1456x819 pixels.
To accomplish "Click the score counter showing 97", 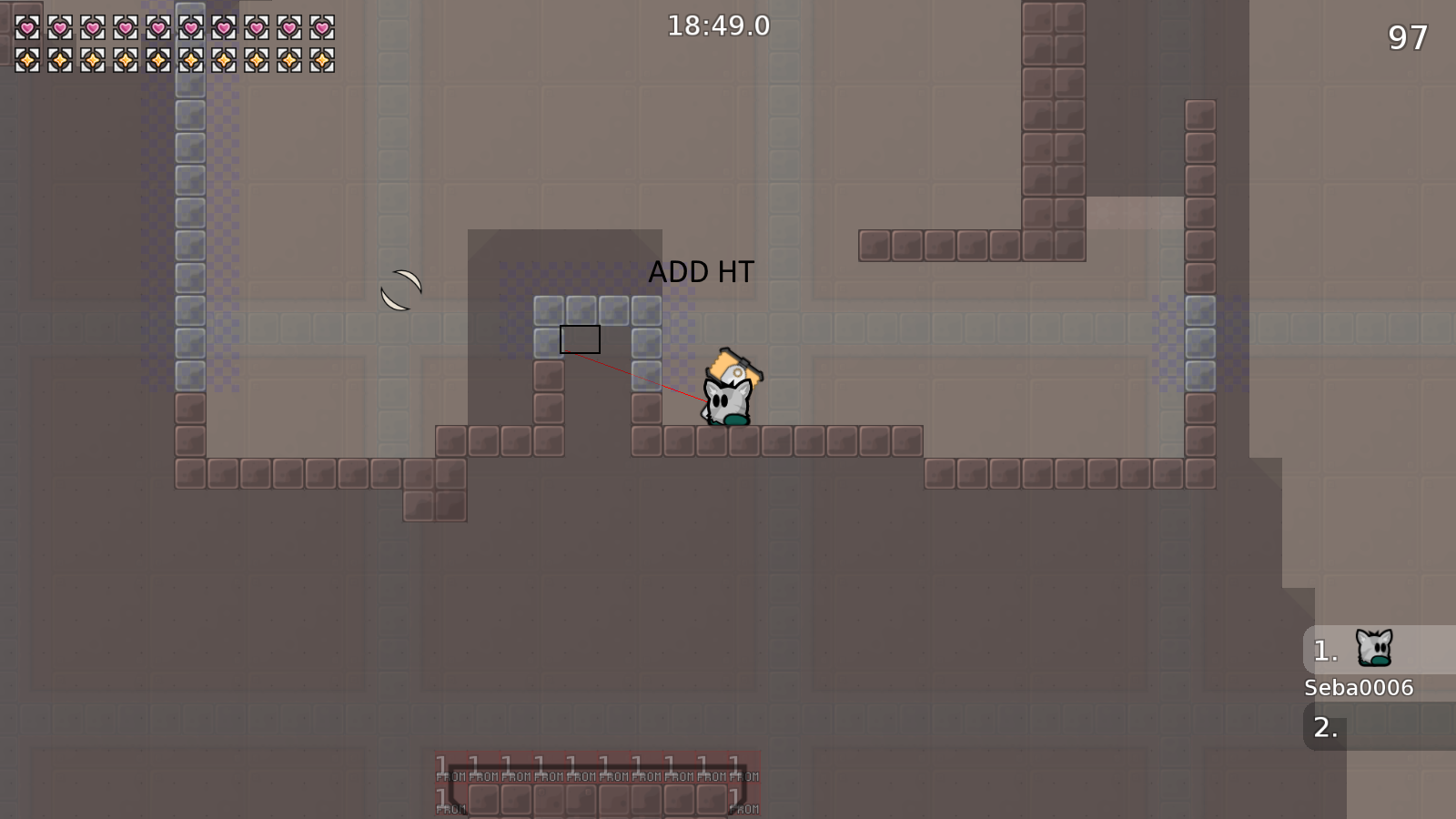I will point(1407,39).
